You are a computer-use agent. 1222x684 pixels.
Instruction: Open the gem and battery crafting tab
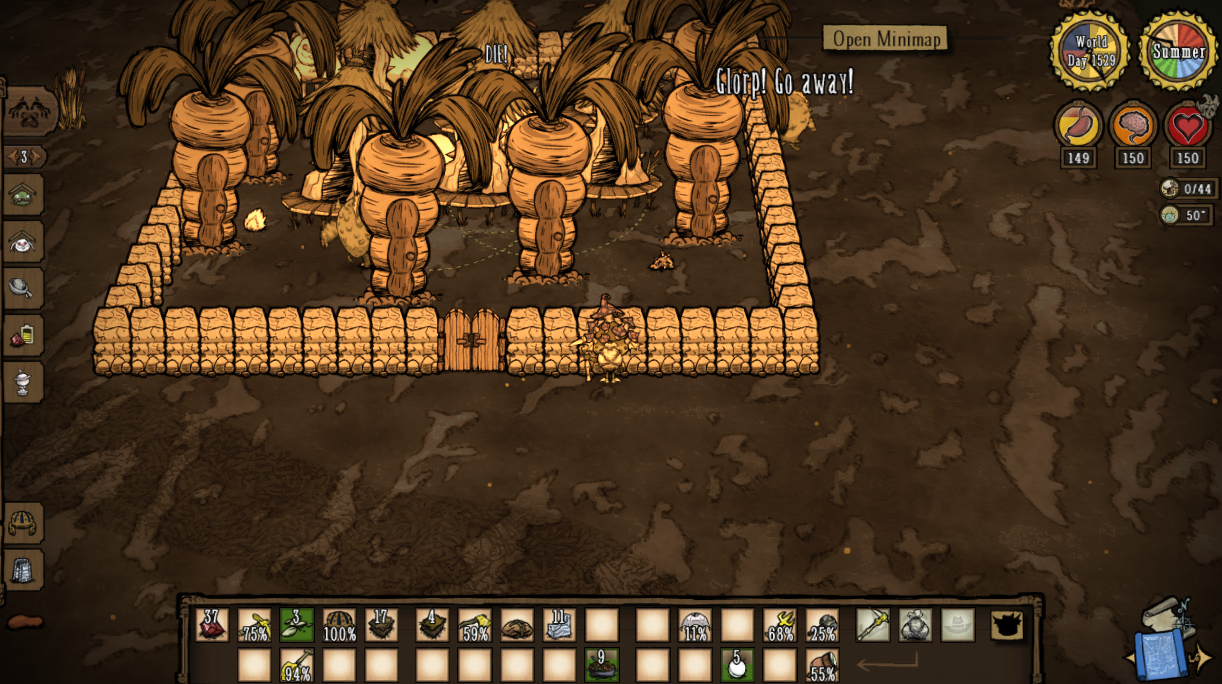[22, 335]
